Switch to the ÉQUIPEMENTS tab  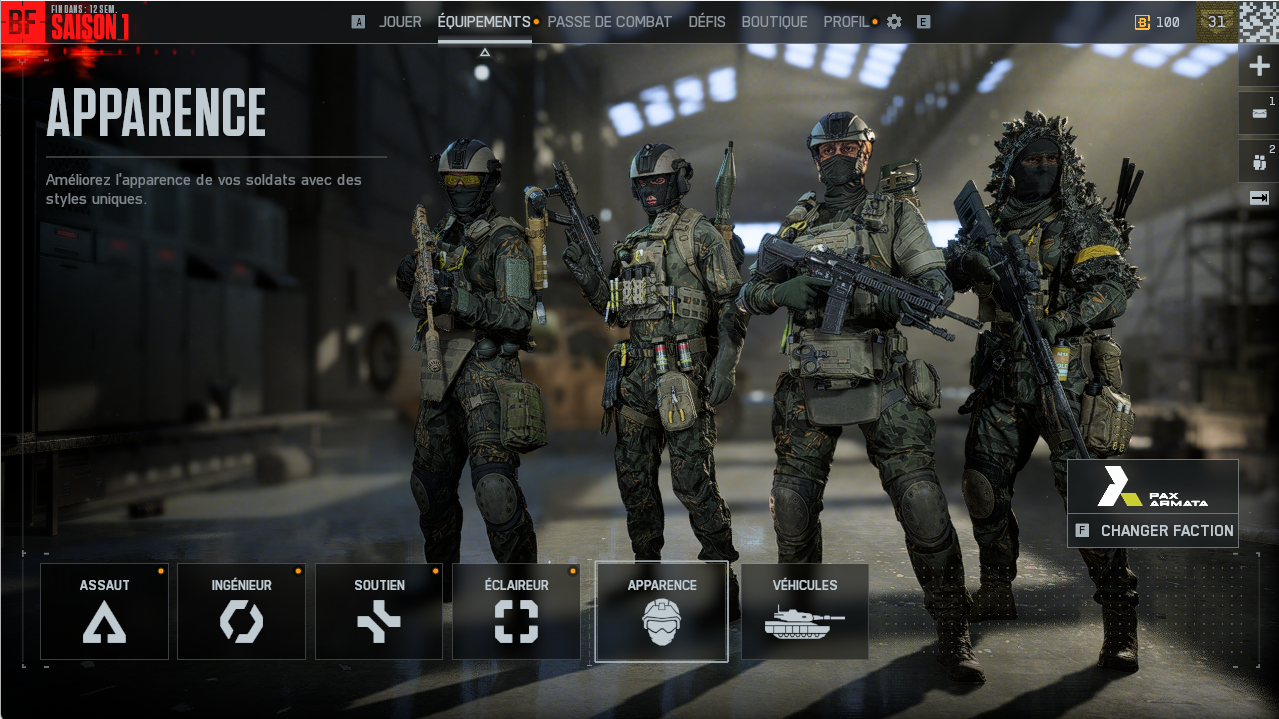(x=484, y=22)
